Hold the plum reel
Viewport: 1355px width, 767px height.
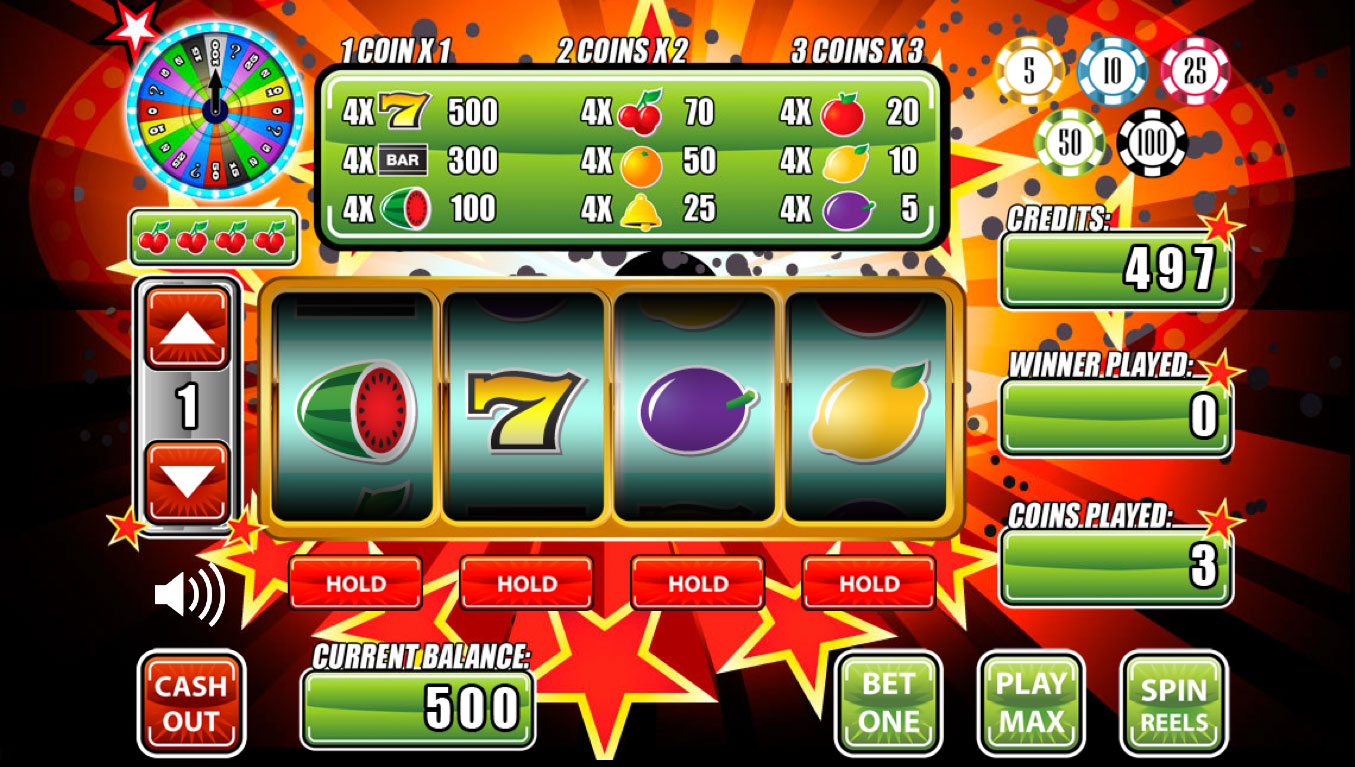tap(696, 583)
